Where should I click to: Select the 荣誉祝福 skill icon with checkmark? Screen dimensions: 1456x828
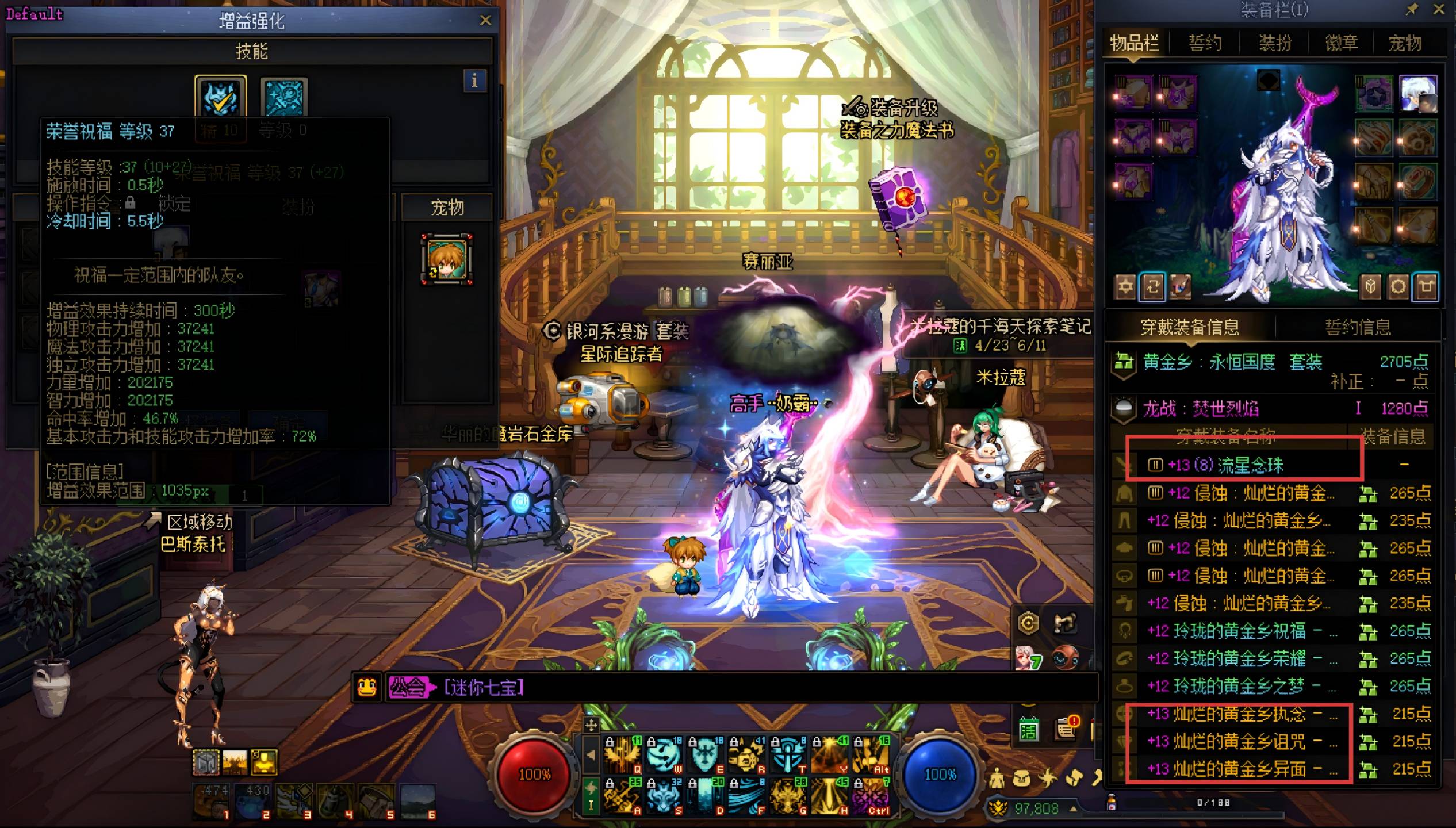[x=221, y=97]
